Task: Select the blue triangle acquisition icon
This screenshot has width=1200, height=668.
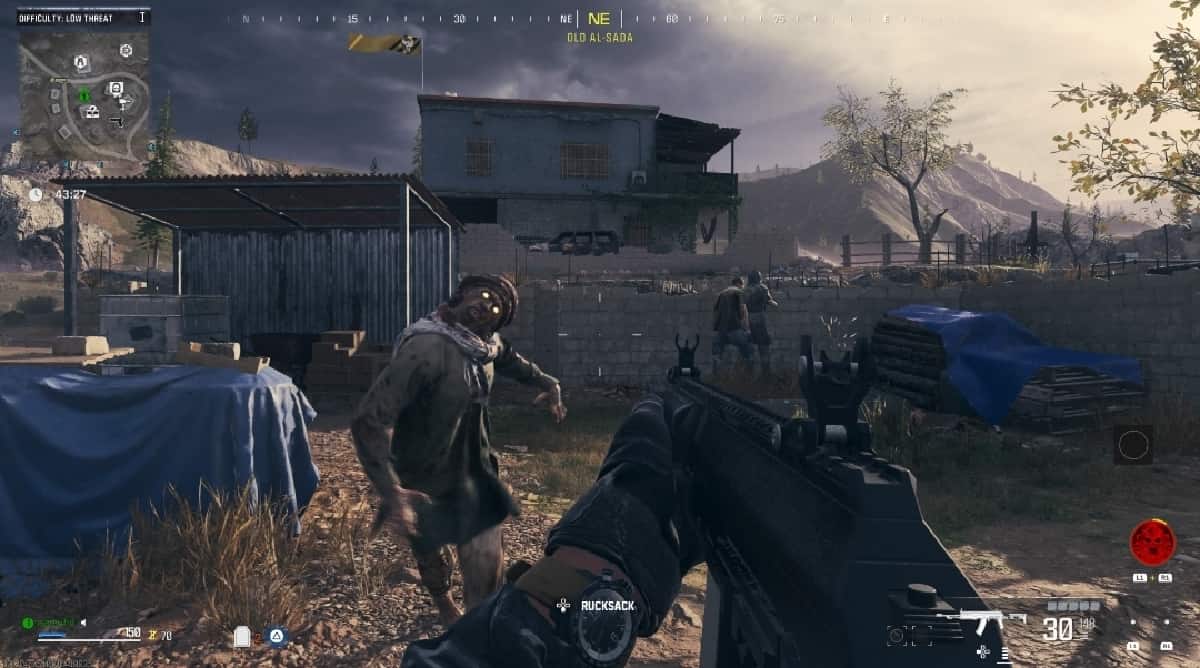Action: [x=277, y=635]
